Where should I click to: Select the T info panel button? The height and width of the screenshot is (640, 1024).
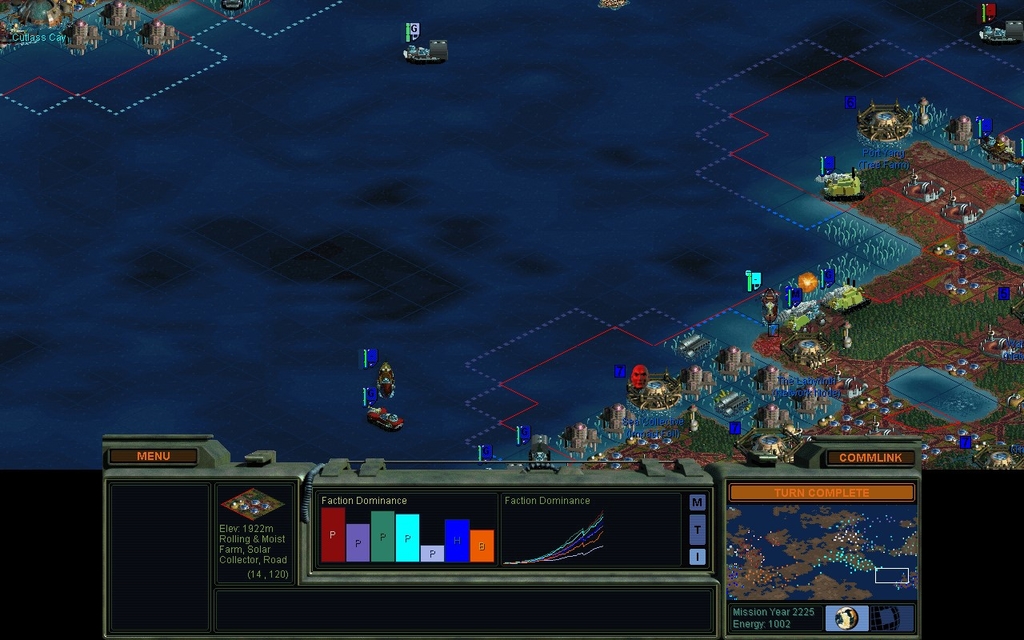pyautogui.click(x=697, y=529)
